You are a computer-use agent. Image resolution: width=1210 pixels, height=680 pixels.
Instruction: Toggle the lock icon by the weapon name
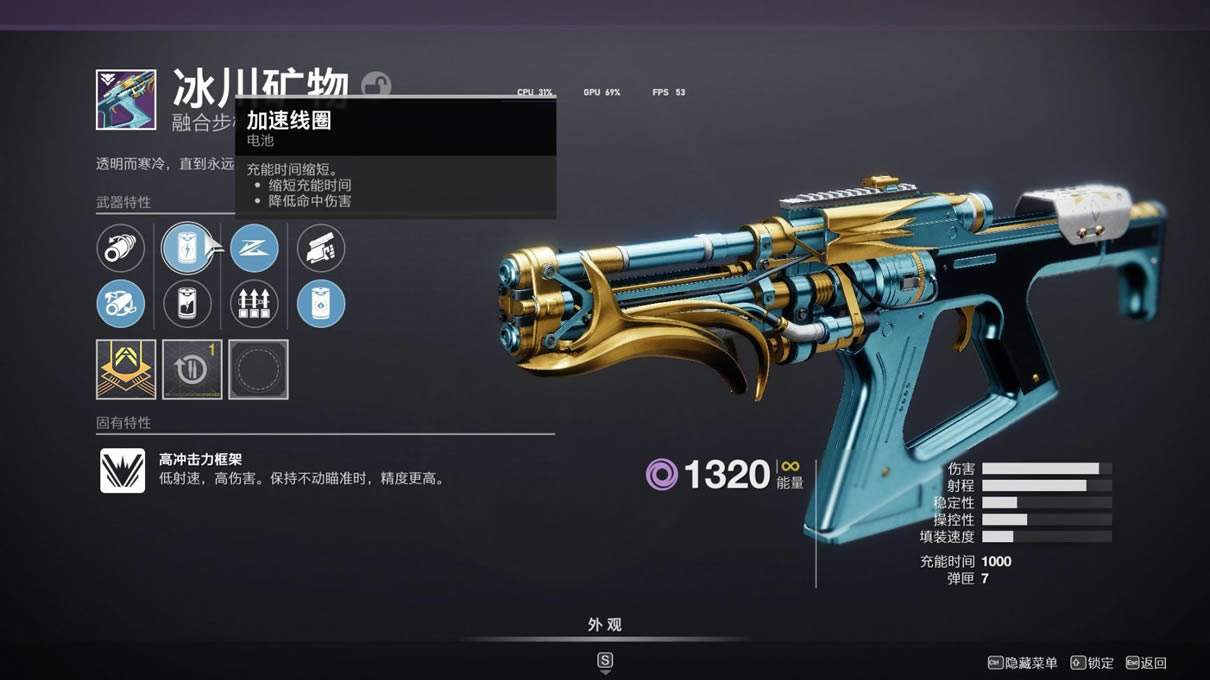pyautogui.click(x=376, y=85)
